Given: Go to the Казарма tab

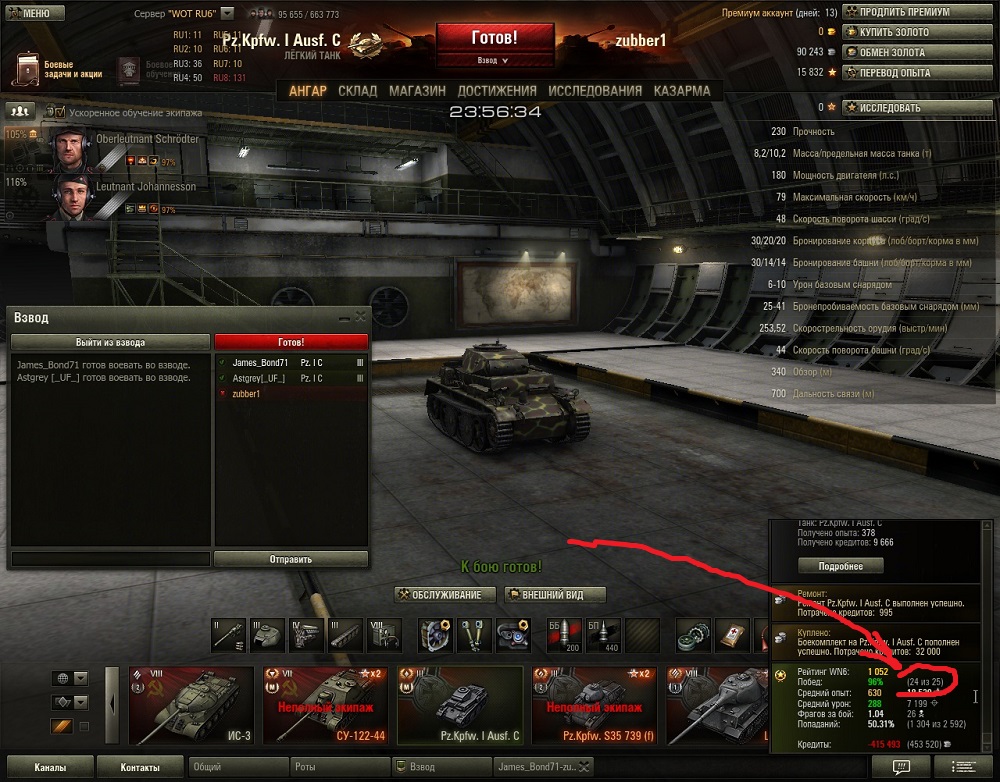Looking at the screenshot, I should pos(682,91).
